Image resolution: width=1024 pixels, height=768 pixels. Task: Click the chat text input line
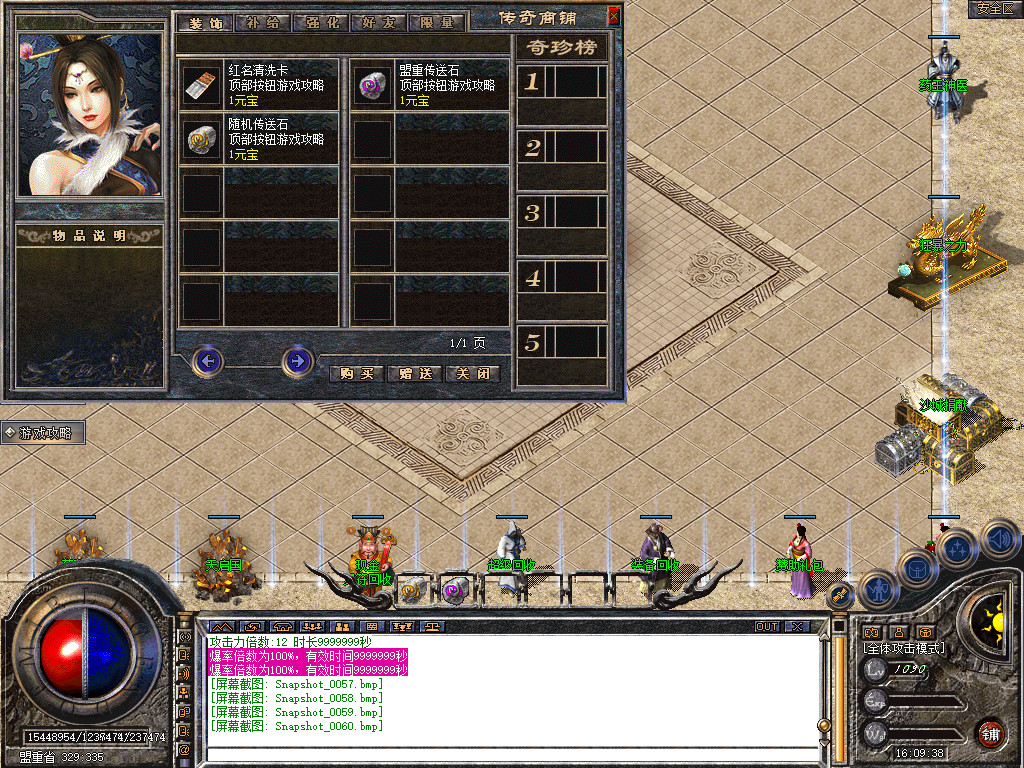click(500, 754)
